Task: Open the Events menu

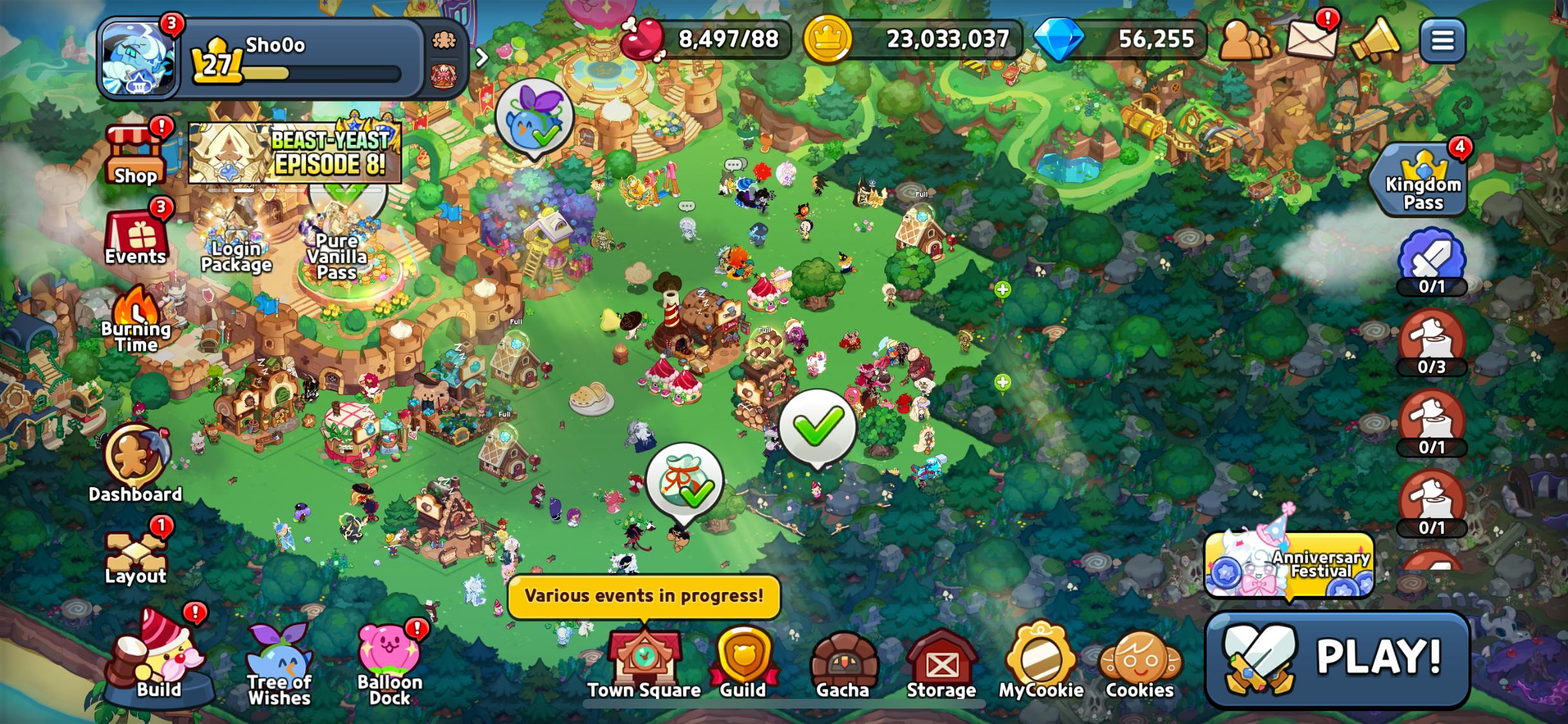Action: [136, 236]
